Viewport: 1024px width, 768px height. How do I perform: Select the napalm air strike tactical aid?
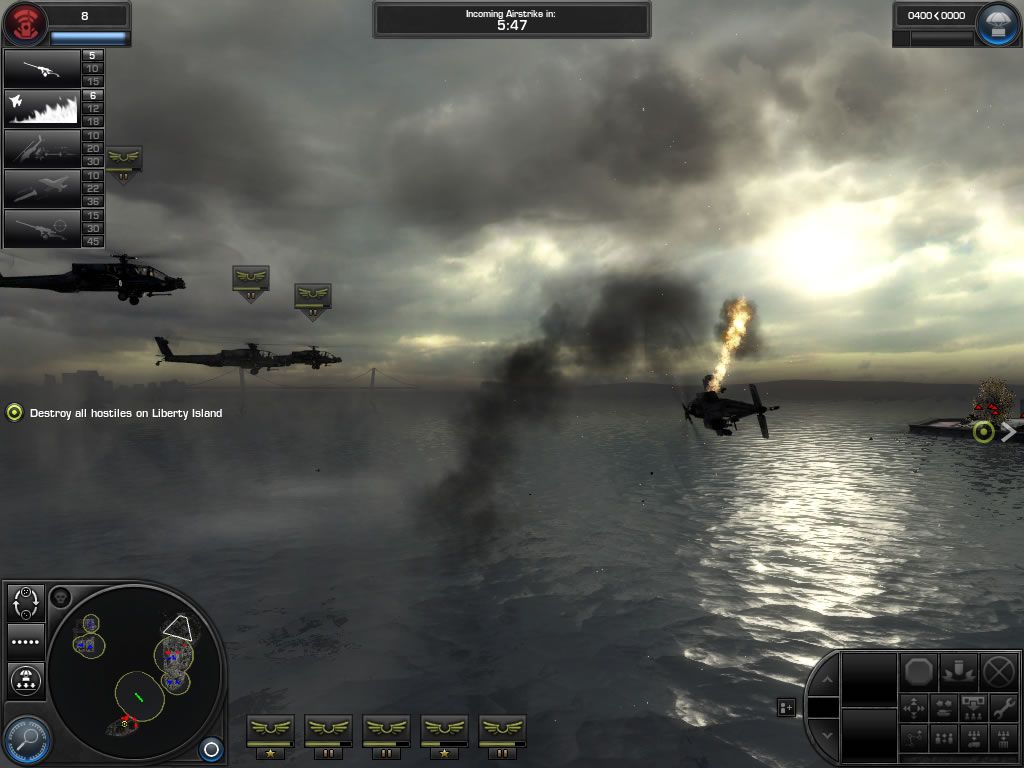(42, 108)
